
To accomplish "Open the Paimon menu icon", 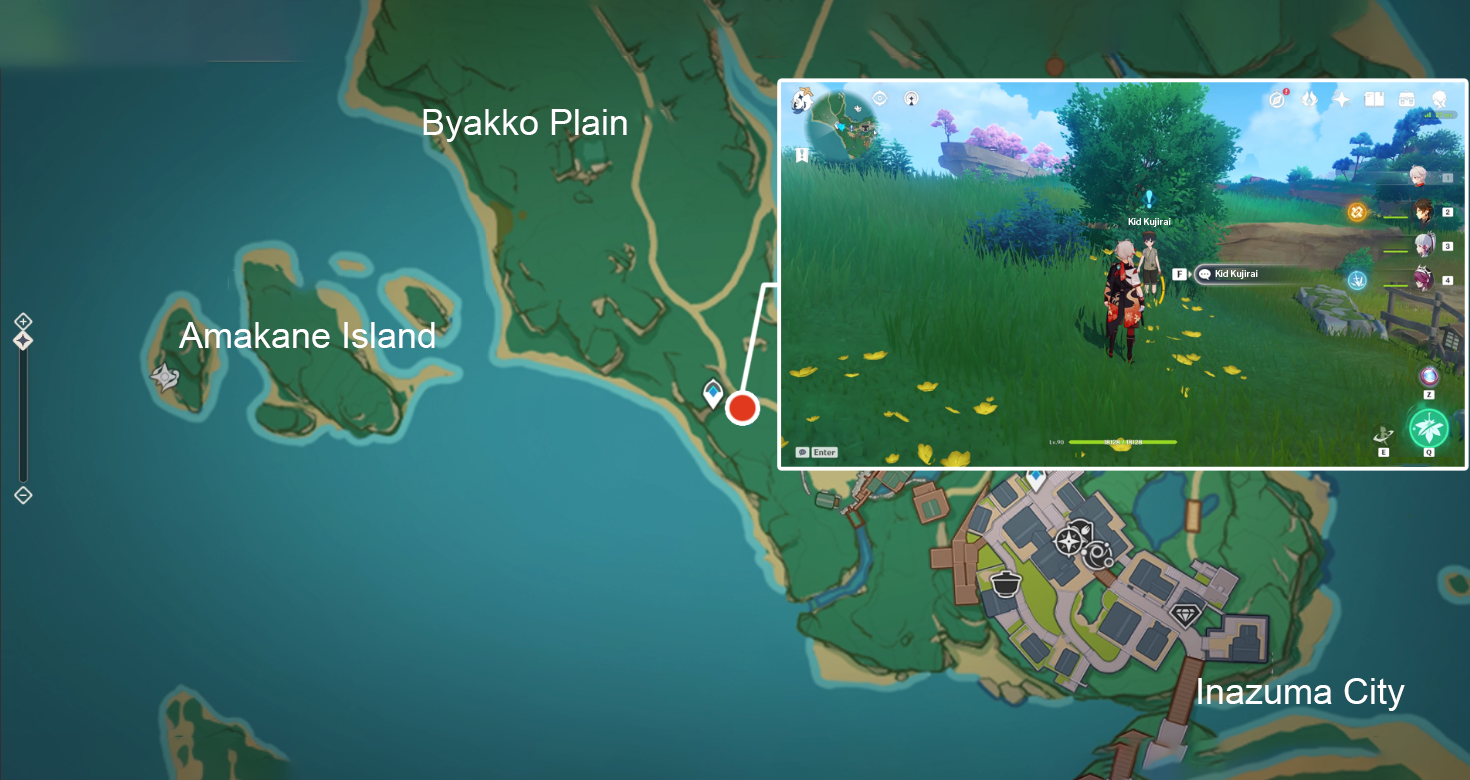I will pyautogui.click(x=800, y=98).
